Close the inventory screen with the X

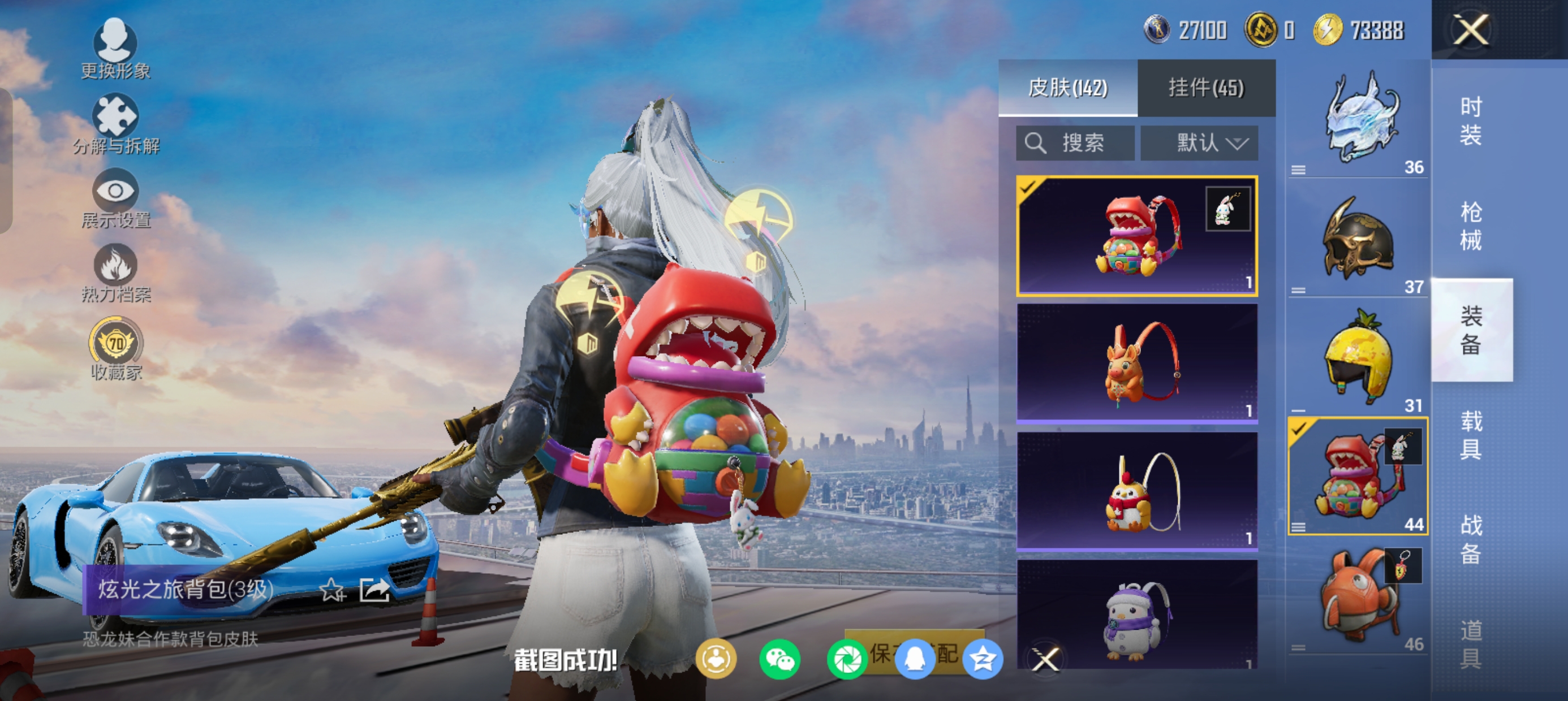click(x=1471, y=30)
